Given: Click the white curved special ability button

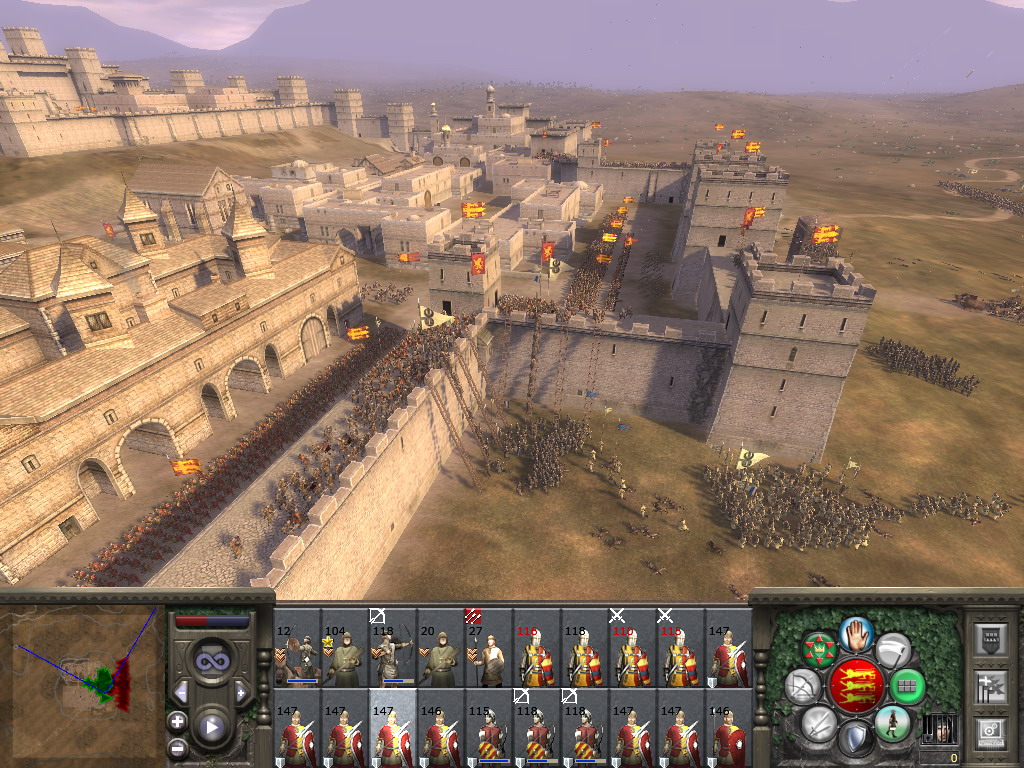Looking at the screenshot, I should (893, 650).
